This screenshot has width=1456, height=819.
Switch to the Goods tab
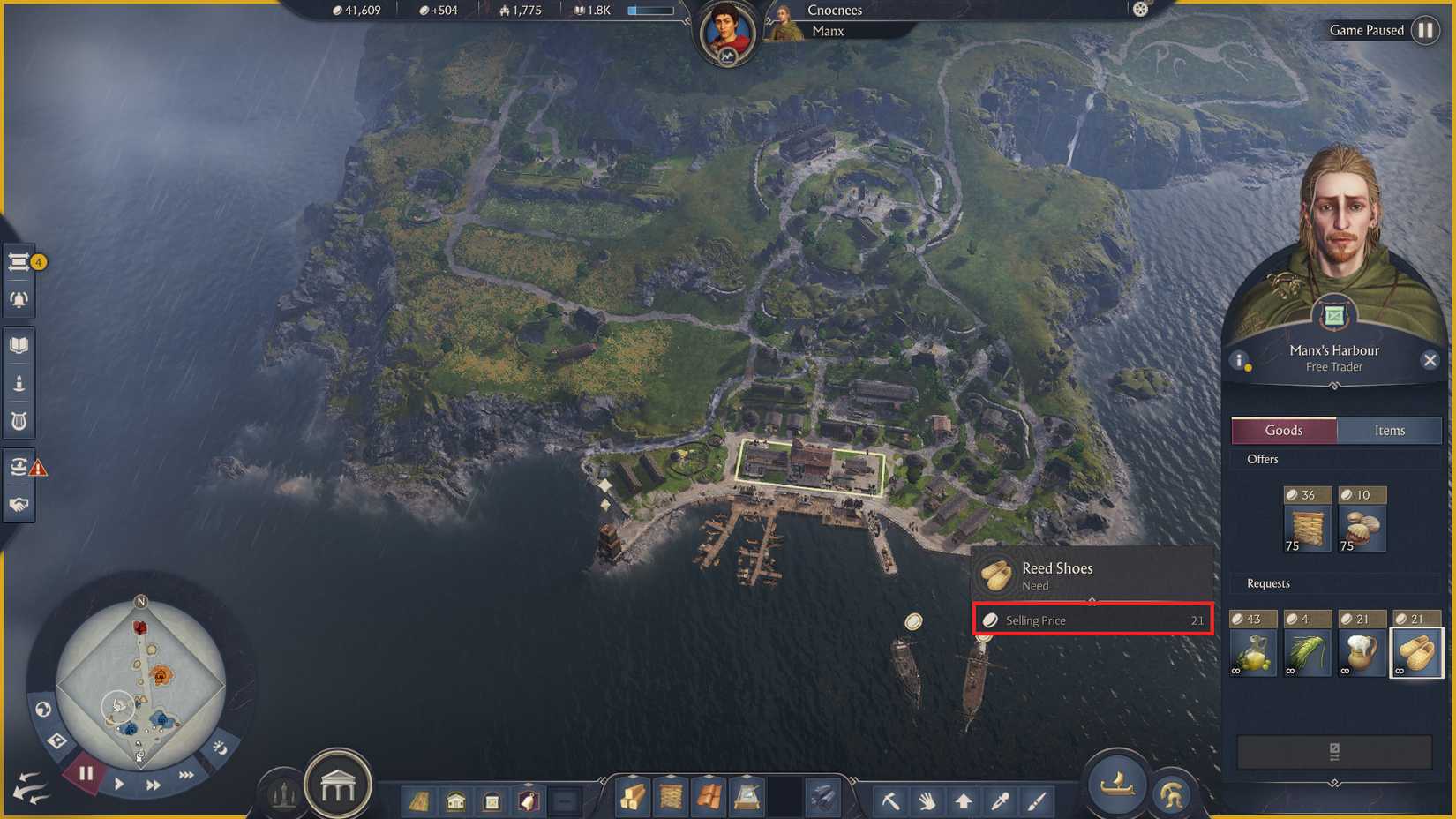click(1283, 430)
